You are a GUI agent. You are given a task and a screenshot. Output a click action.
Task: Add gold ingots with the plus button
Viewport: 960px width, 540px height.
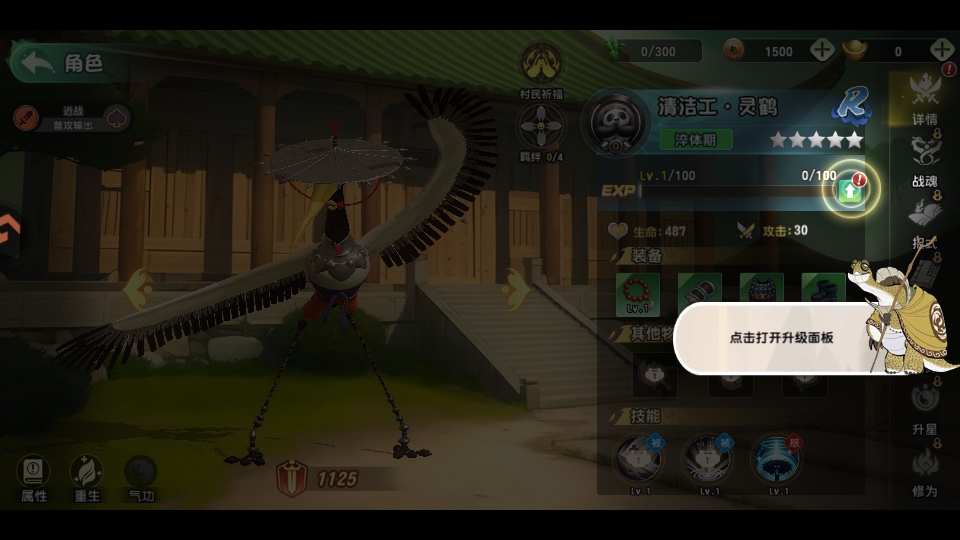(942, 50)
